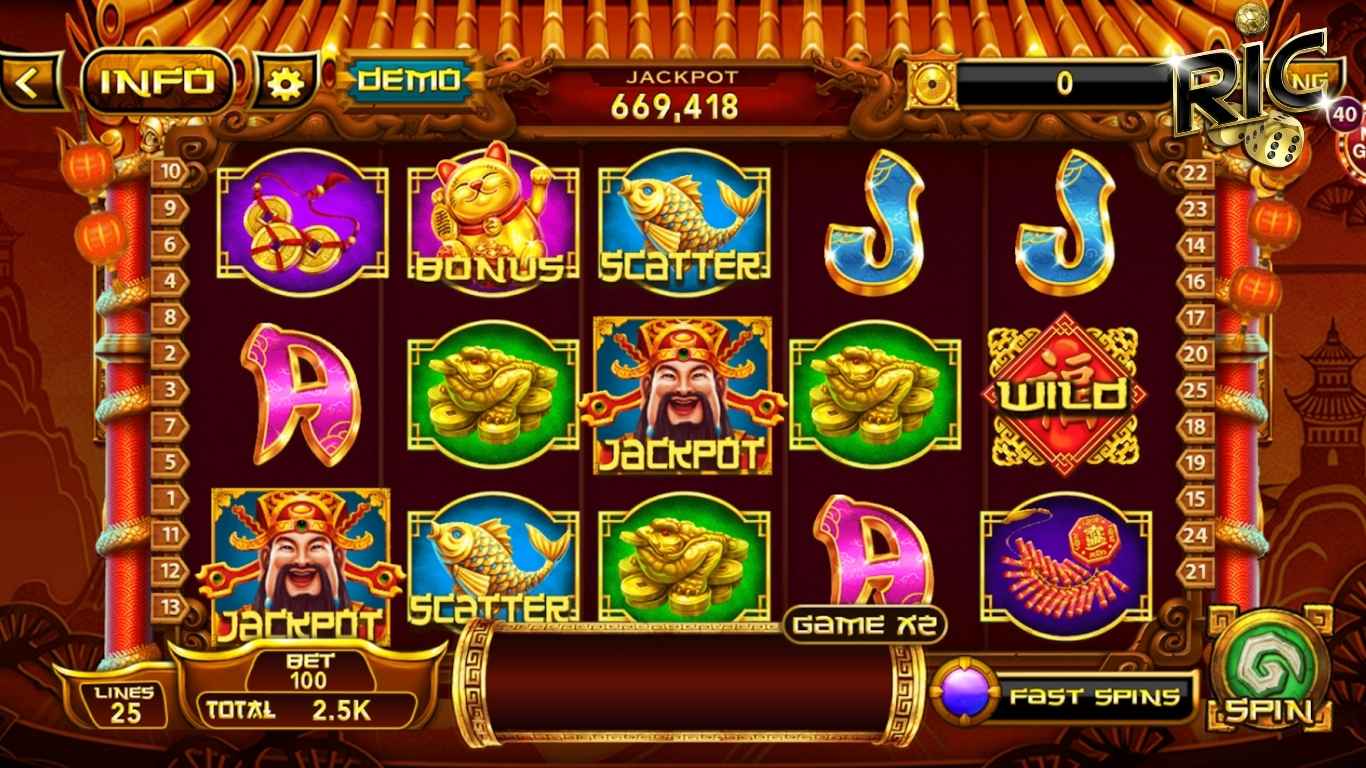Highlight payline number 20 marker

pyautogui.click(x=1196, y=353)
